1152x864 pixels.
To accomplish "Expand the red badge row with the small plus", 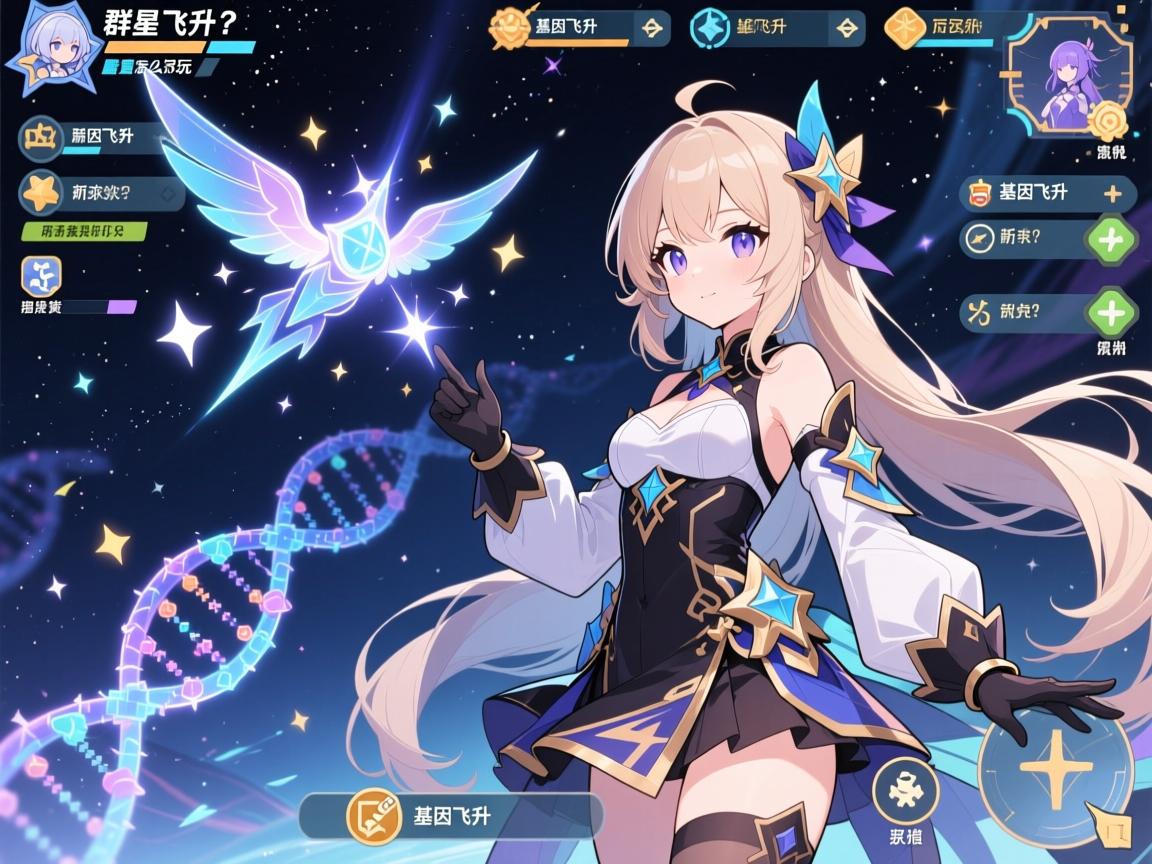I will point(1047,193).
